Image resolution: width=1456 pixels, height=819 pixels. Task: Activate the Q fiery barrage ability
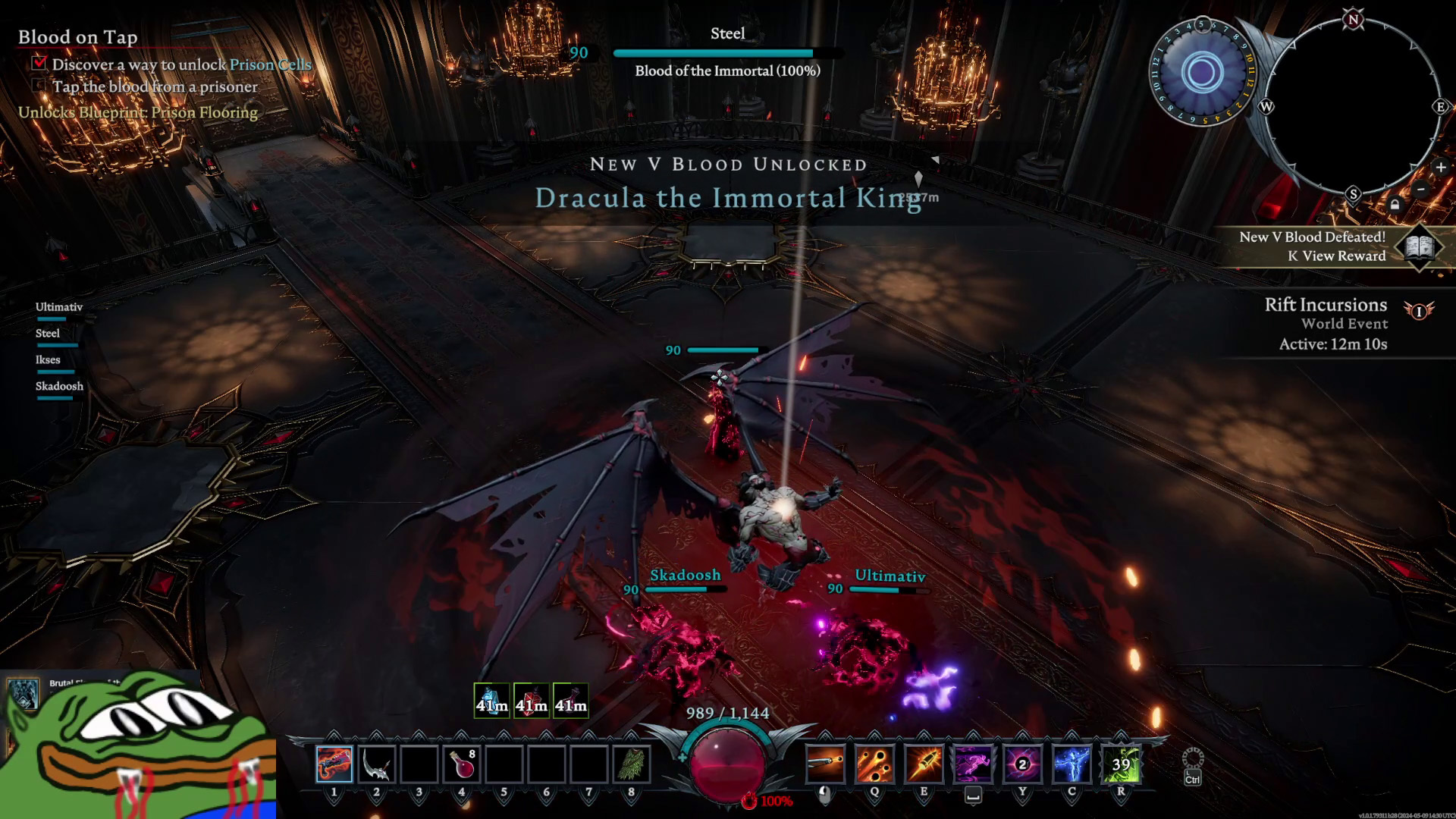click(874, 764)
